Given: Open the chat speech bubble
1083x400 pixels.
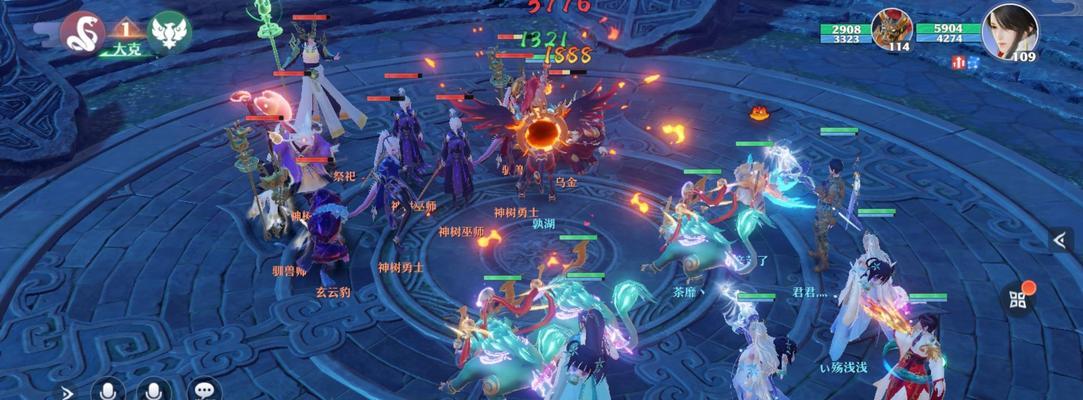Looking at the screenshot, I should point(205,390).
